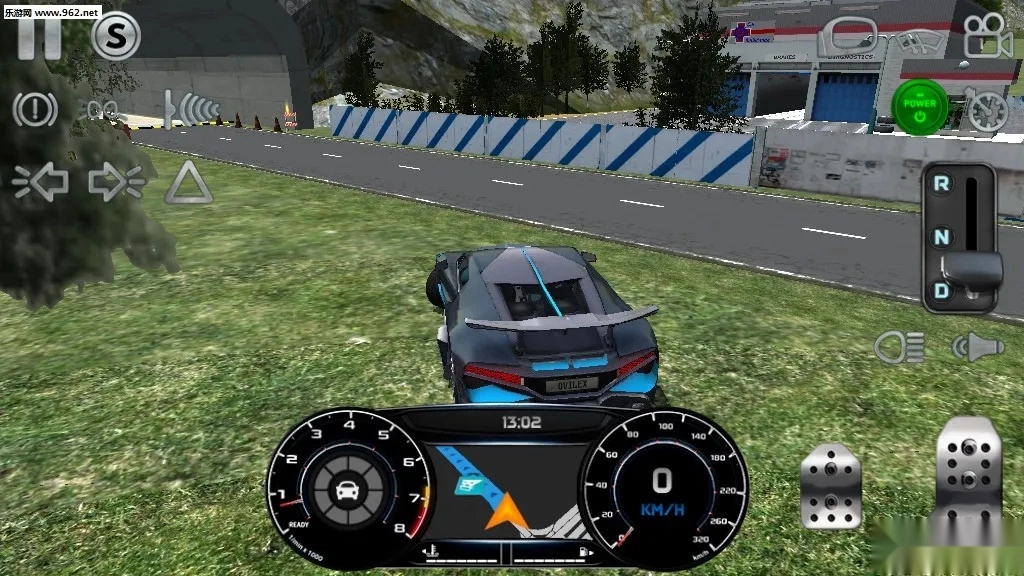Turn on the left turn signal
Viewport: 1024px width, 576px height.
click(x=40, y=182)
